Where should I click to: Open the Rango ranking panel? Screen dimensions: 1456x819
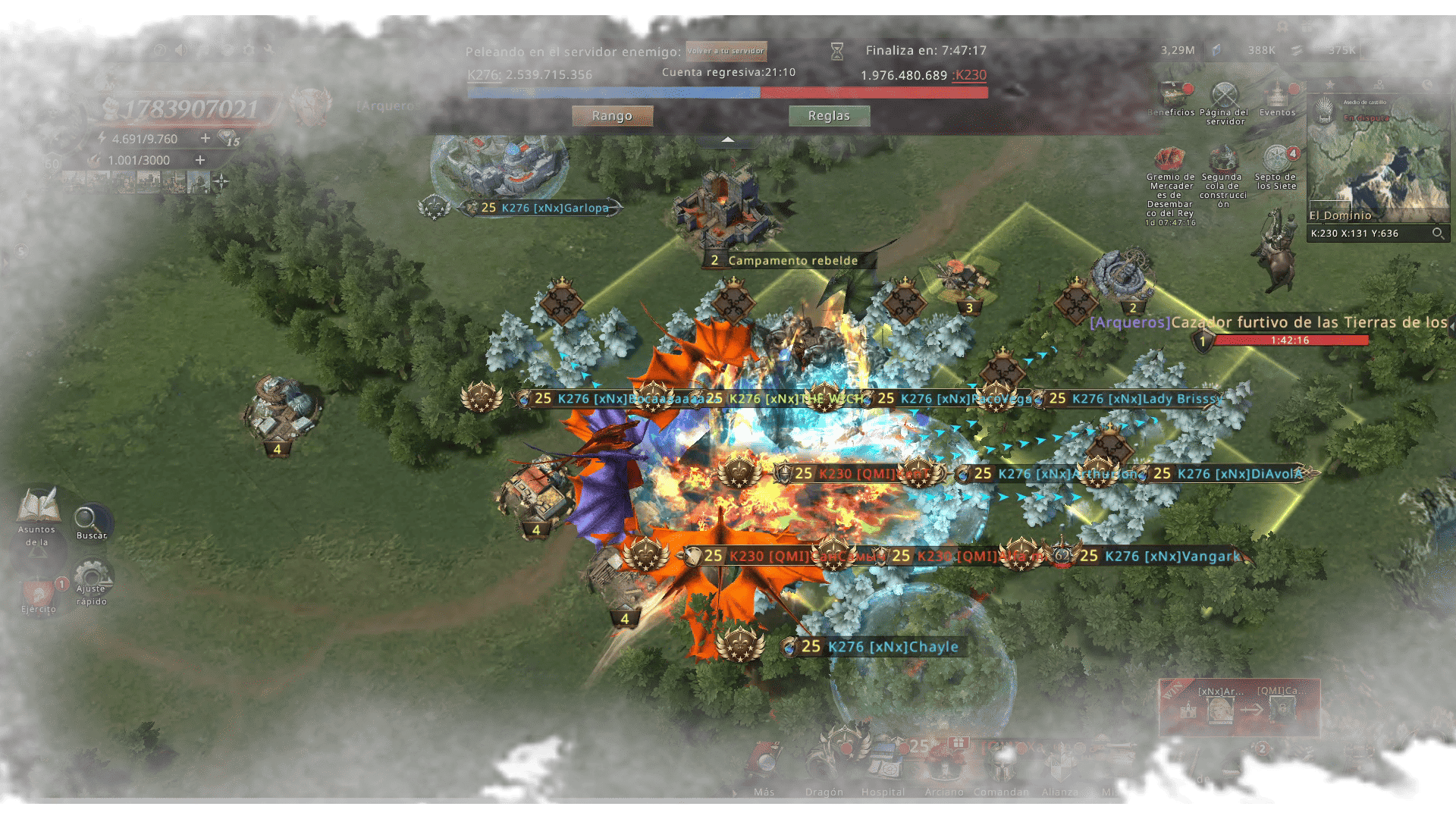pyautogui.click(x=612, y=116)
